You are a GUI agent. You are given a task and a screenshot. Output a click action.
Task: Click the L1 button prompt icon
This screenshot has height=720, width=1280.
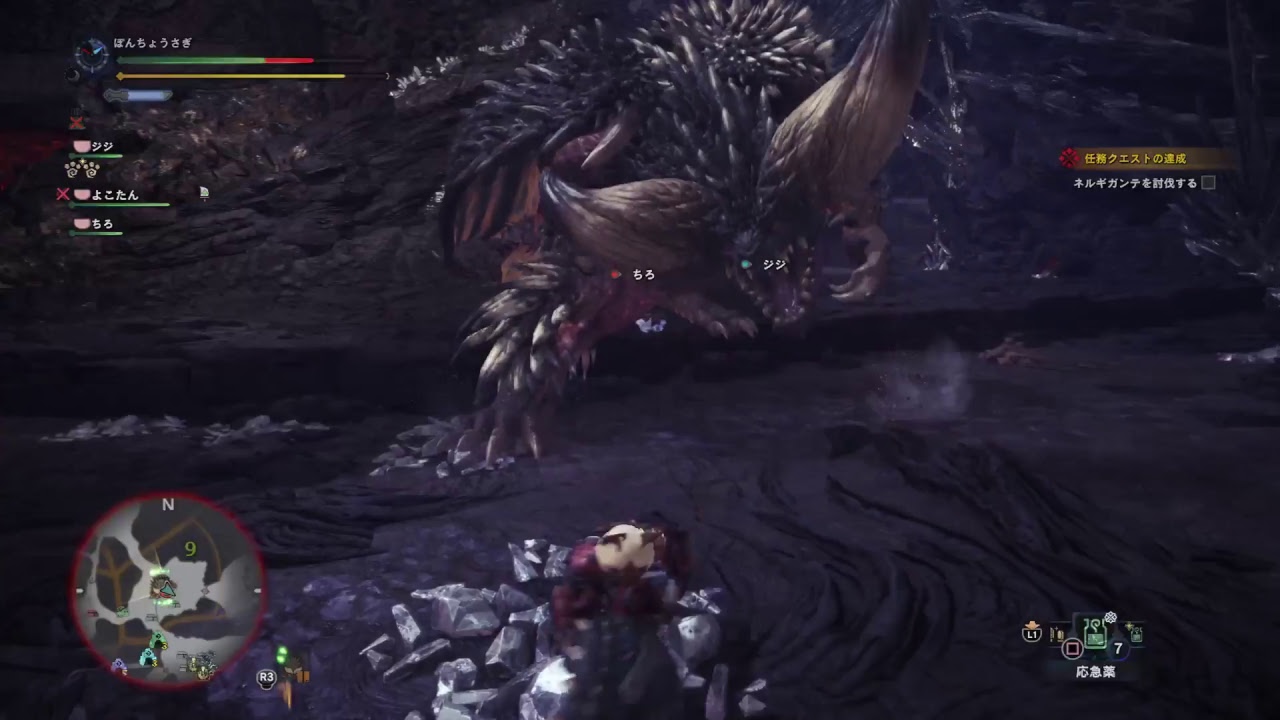(1033, 633)
